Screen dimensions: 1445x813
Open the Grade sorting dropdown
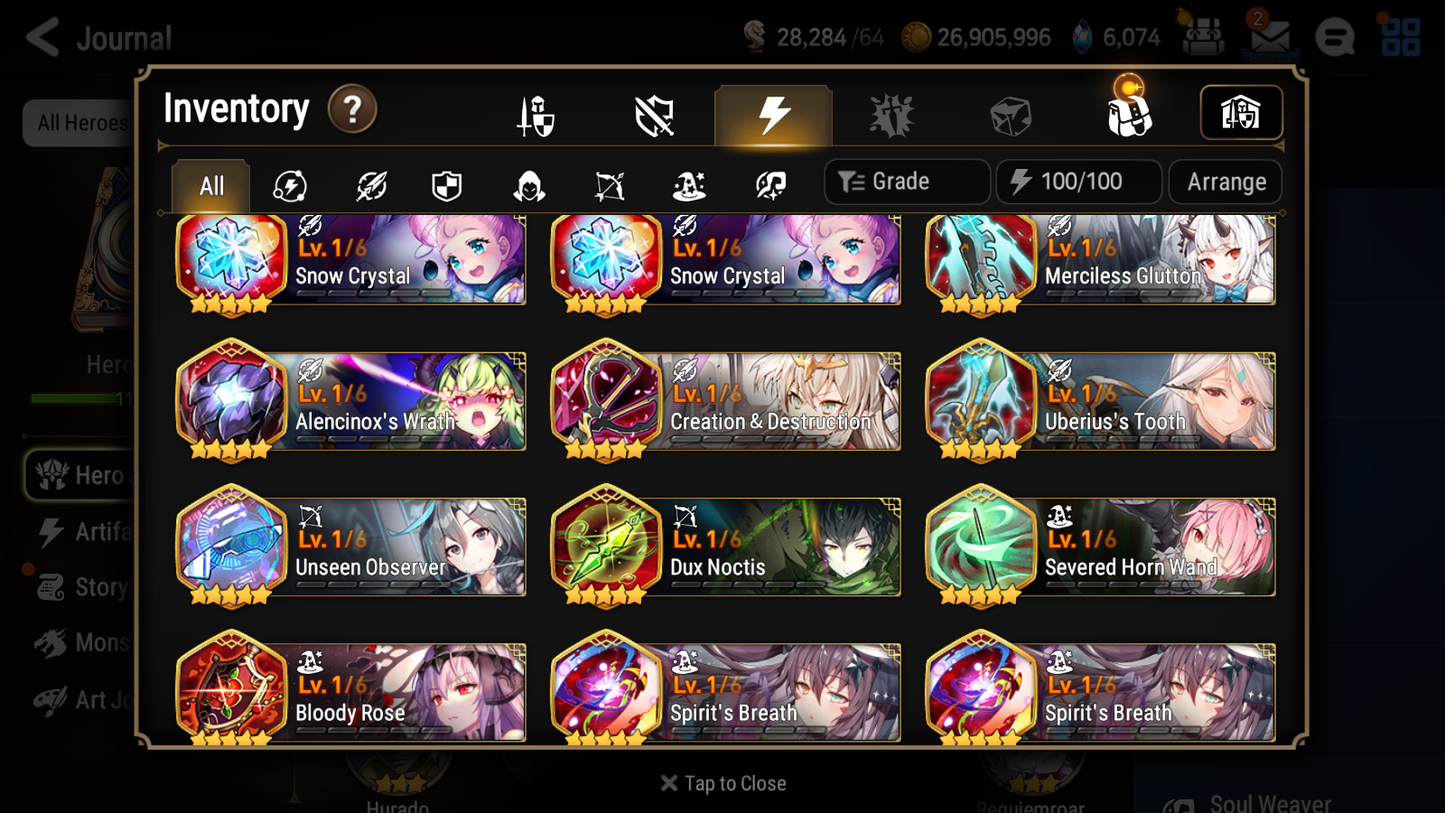click(x=905, y=181)
